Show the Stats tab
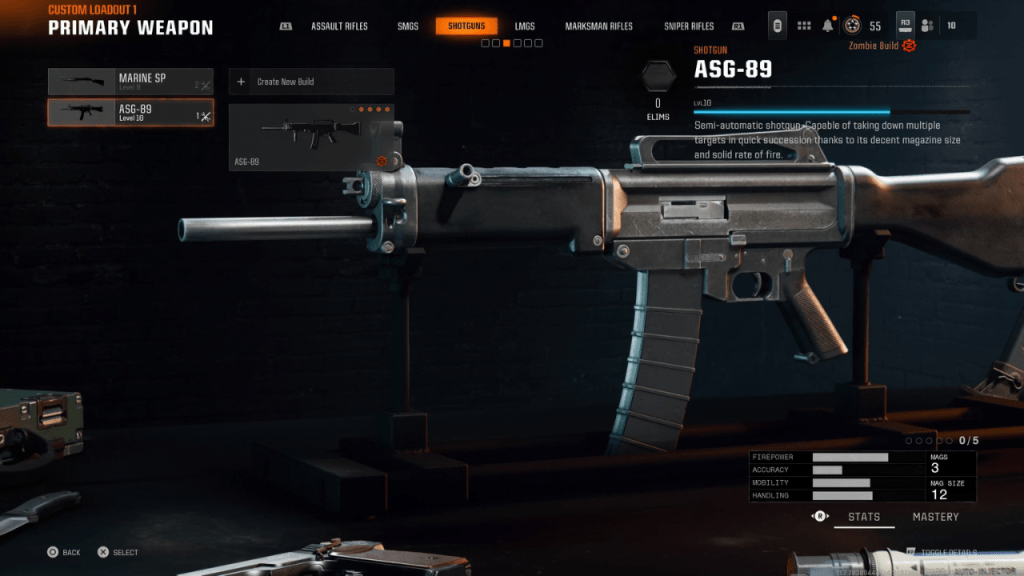The height and width of the screenshot is (576, 1024). tap(864, 517)
